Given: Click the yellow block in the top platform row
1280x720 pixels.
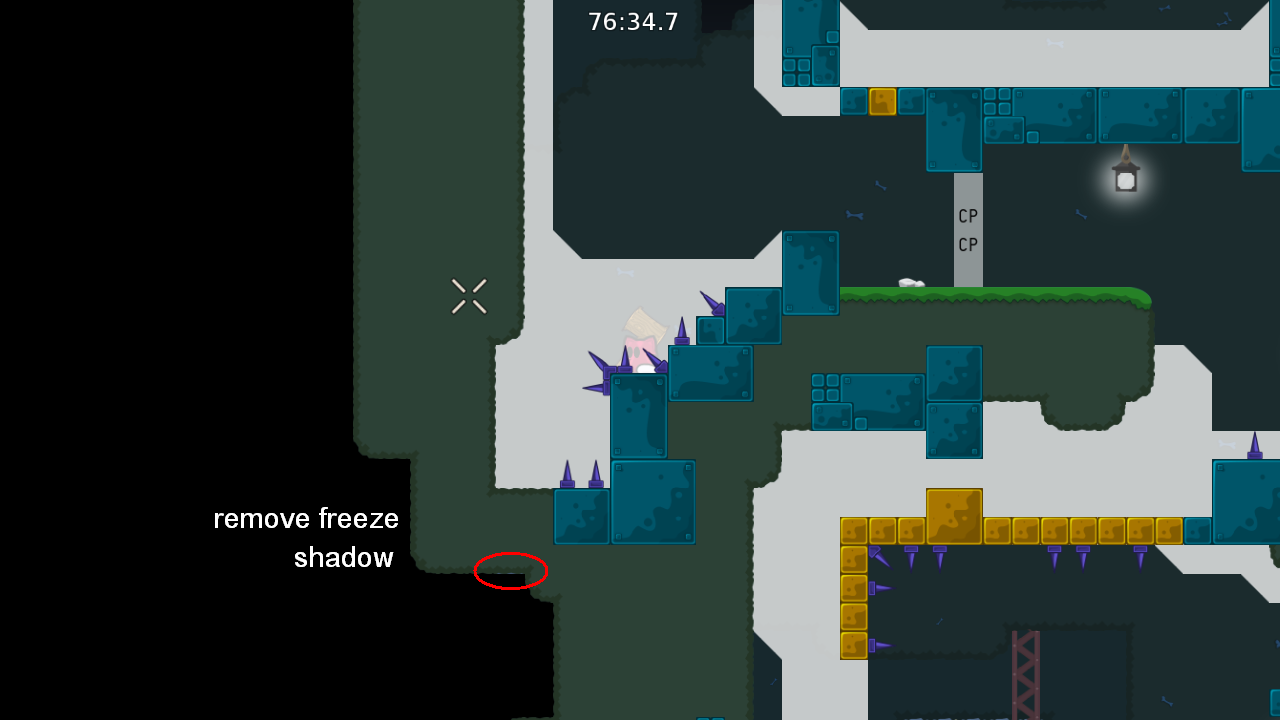Looking at the screenshot, I should point(881,102).
